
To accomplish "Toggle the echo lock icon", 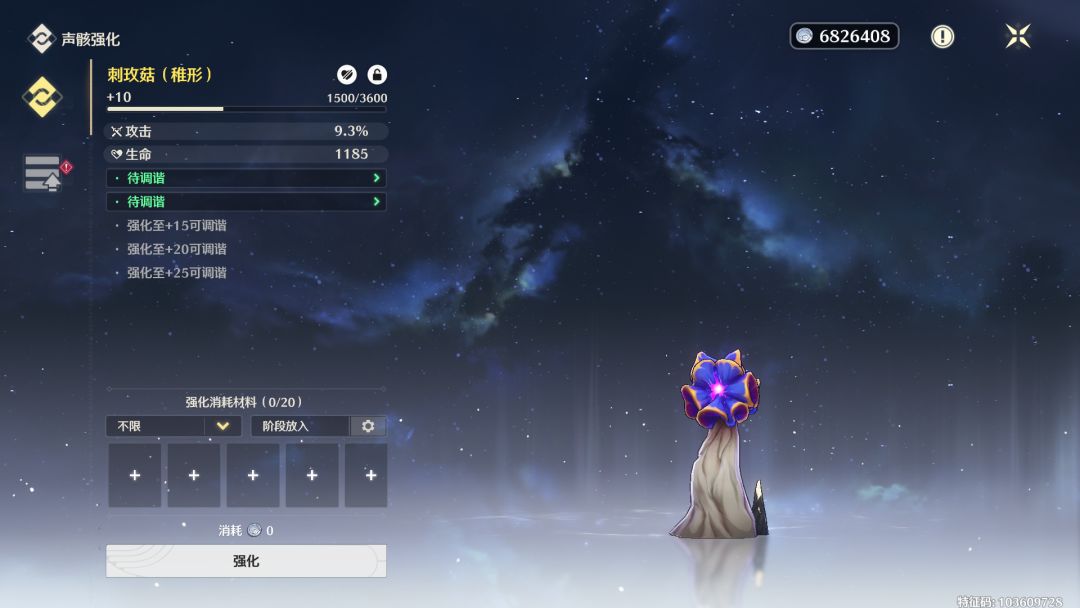I will click(377, 74).
